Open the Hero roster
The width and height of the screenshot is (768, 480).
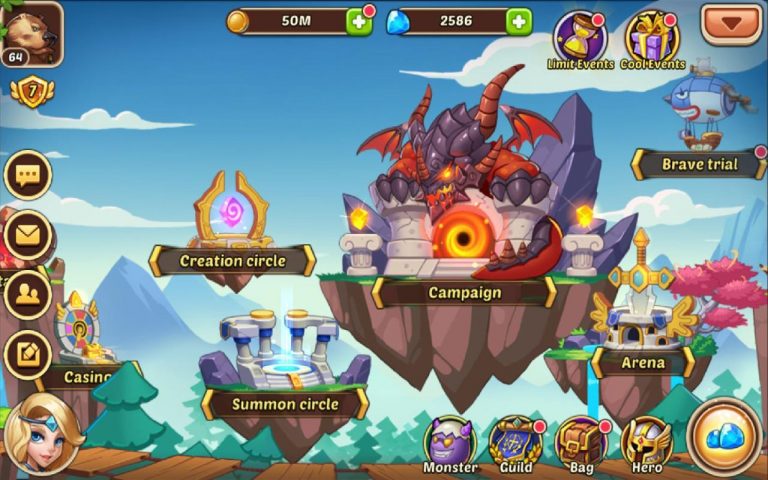[646, 441]
